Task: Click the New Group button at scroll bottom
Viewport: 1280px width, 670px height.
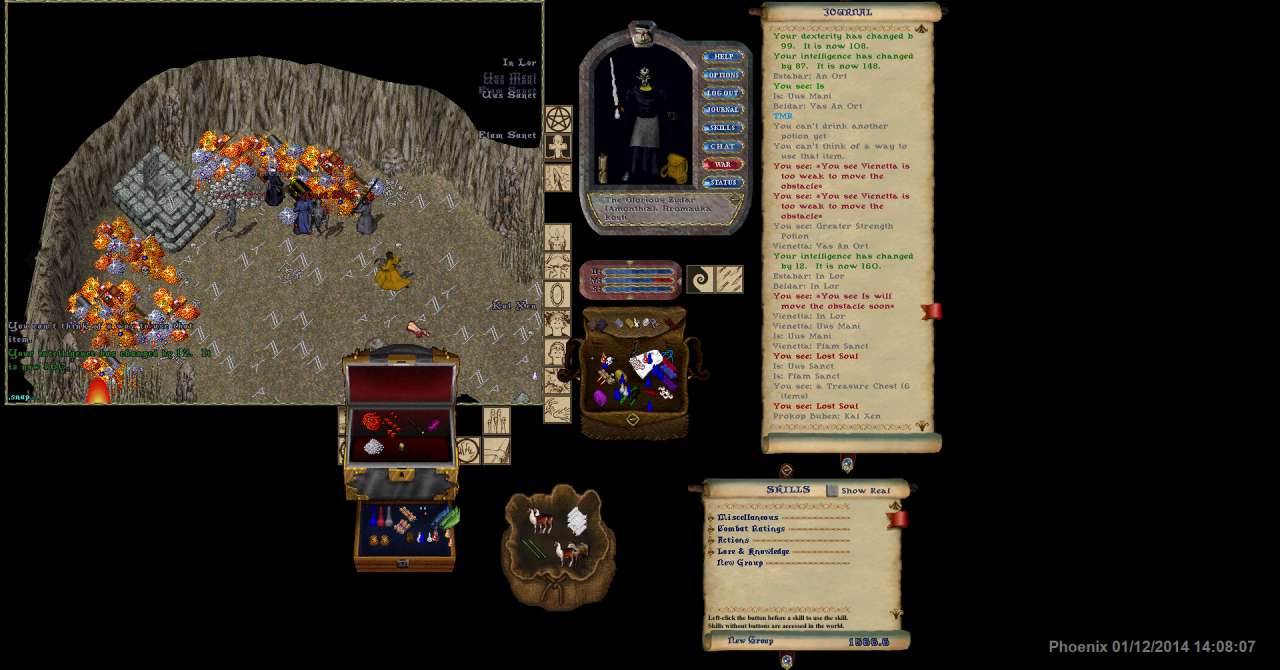Action: pos(750,641)
